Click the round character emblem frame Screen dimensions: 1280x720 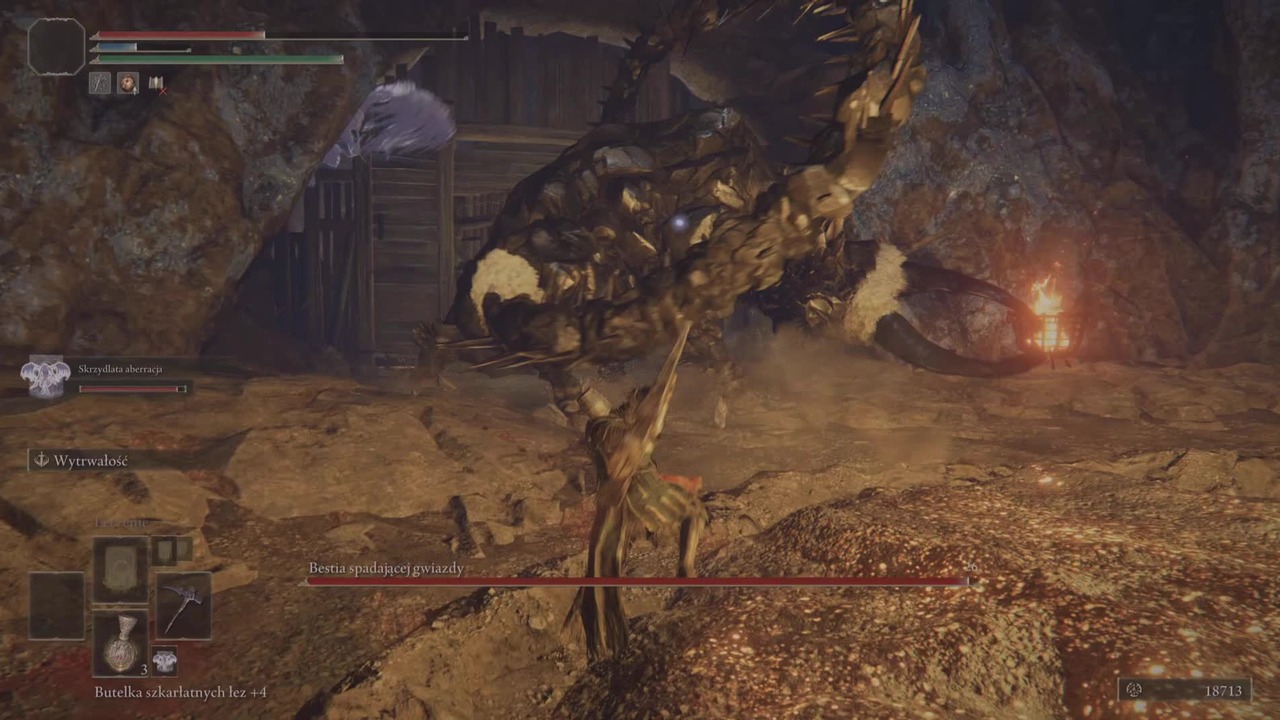56,46
